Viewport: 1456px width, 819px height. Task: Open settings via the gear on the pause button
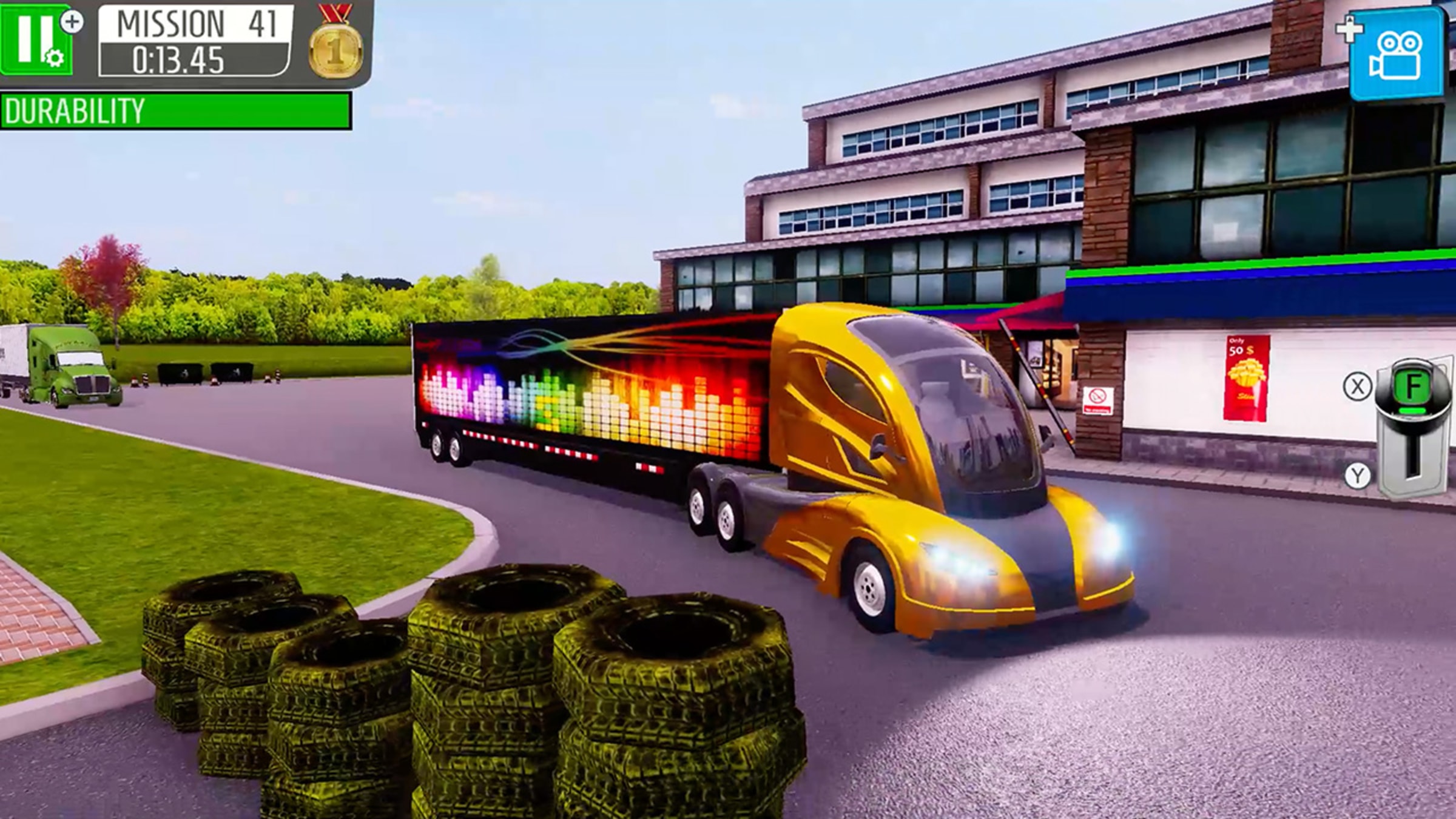point(54,58)
